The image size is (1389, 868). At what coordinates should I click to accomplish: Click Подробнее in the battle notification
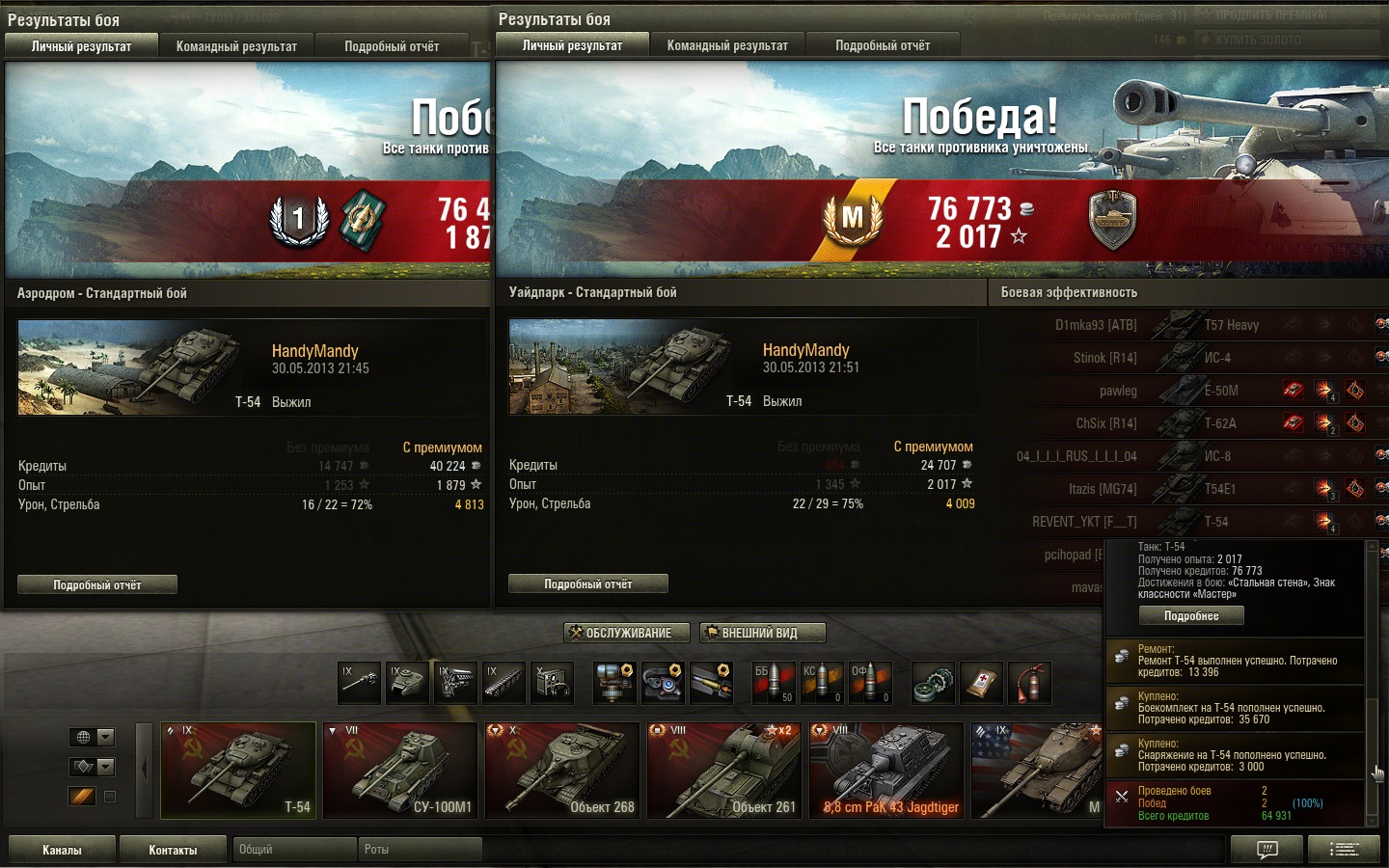click(x=1191, y=615)
